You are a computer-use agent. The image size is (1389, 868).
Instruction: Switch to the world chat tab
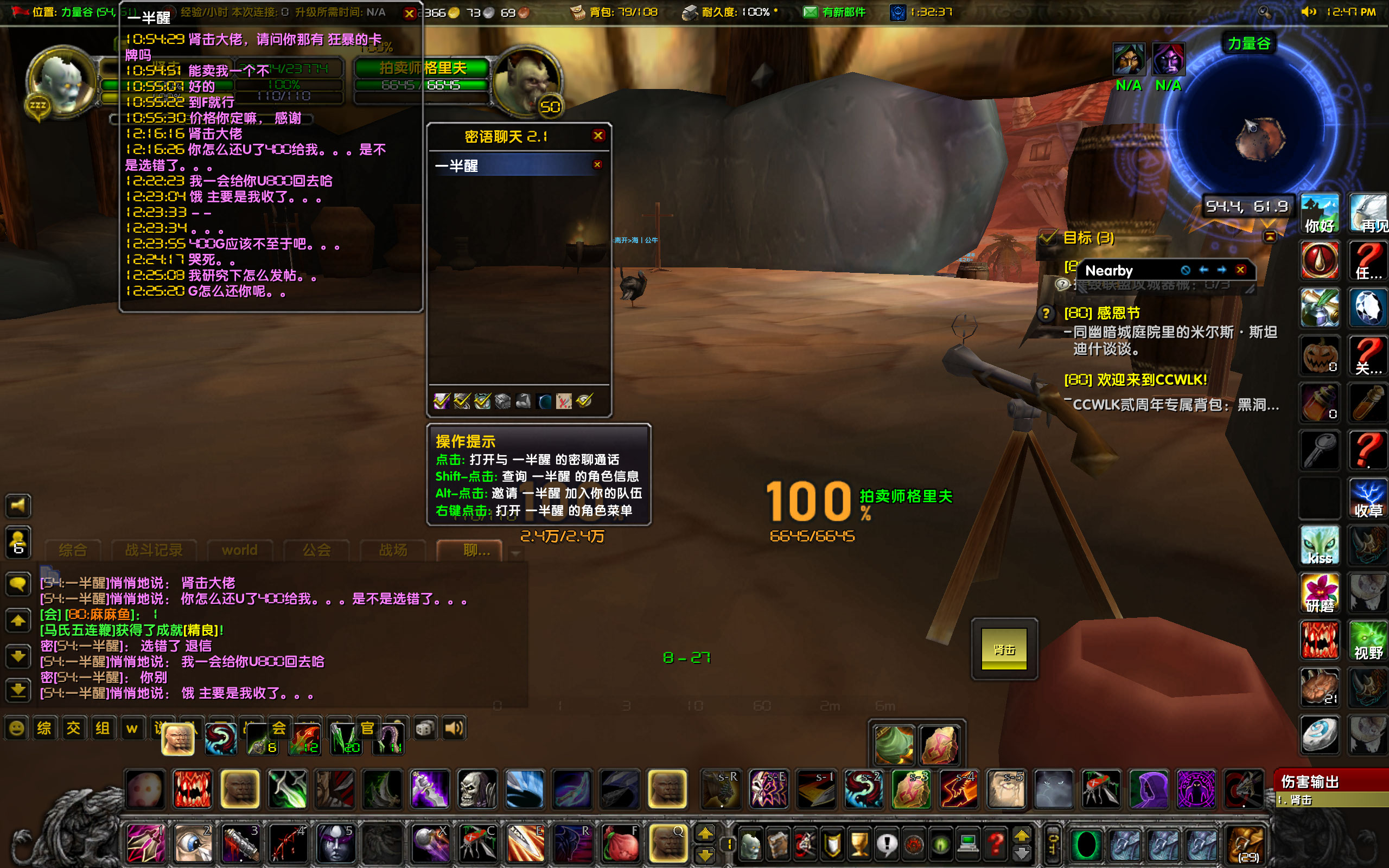(239, 550)
